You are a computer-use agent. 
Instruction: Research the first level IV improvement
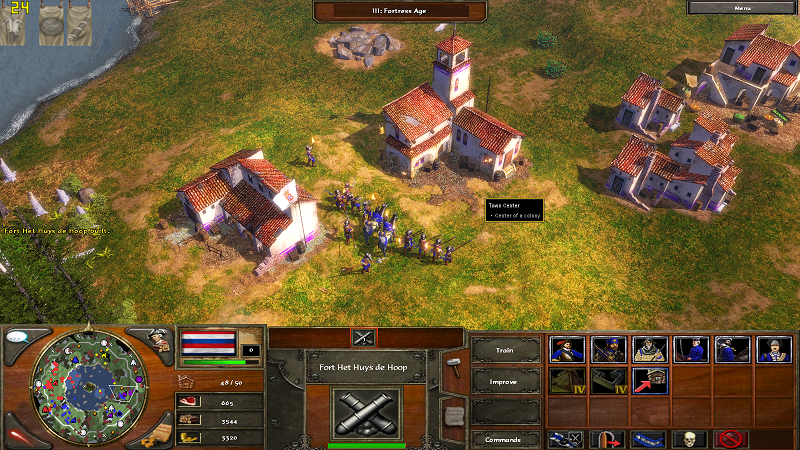point(566,380)
